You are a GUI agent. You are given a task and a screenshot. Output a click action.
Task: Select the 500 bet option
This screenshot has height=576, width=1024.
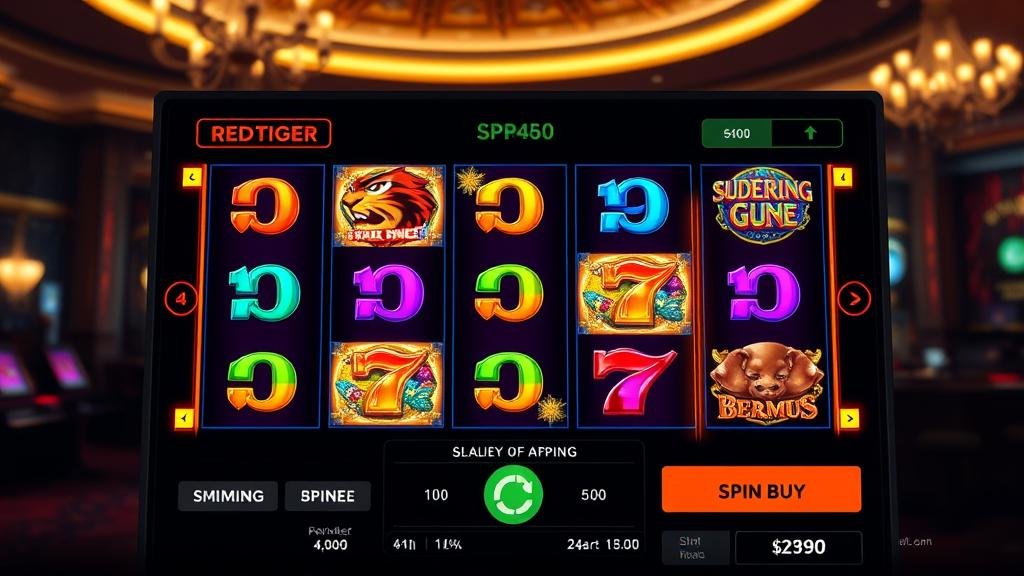[x=593, y=495]
